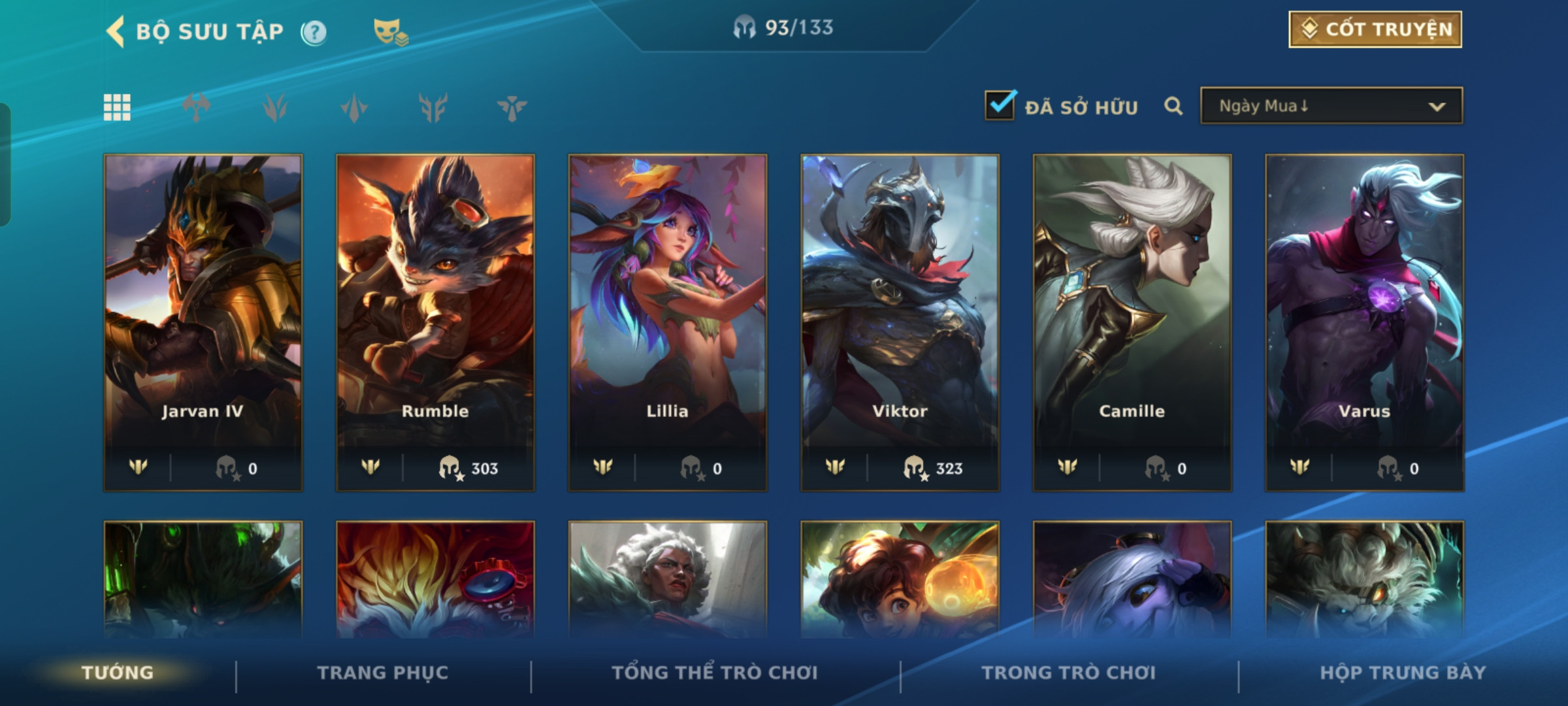The height and width of the screenshot is (706, 1568).
Task: Switch to the Tướng tab
Action: 118,673
